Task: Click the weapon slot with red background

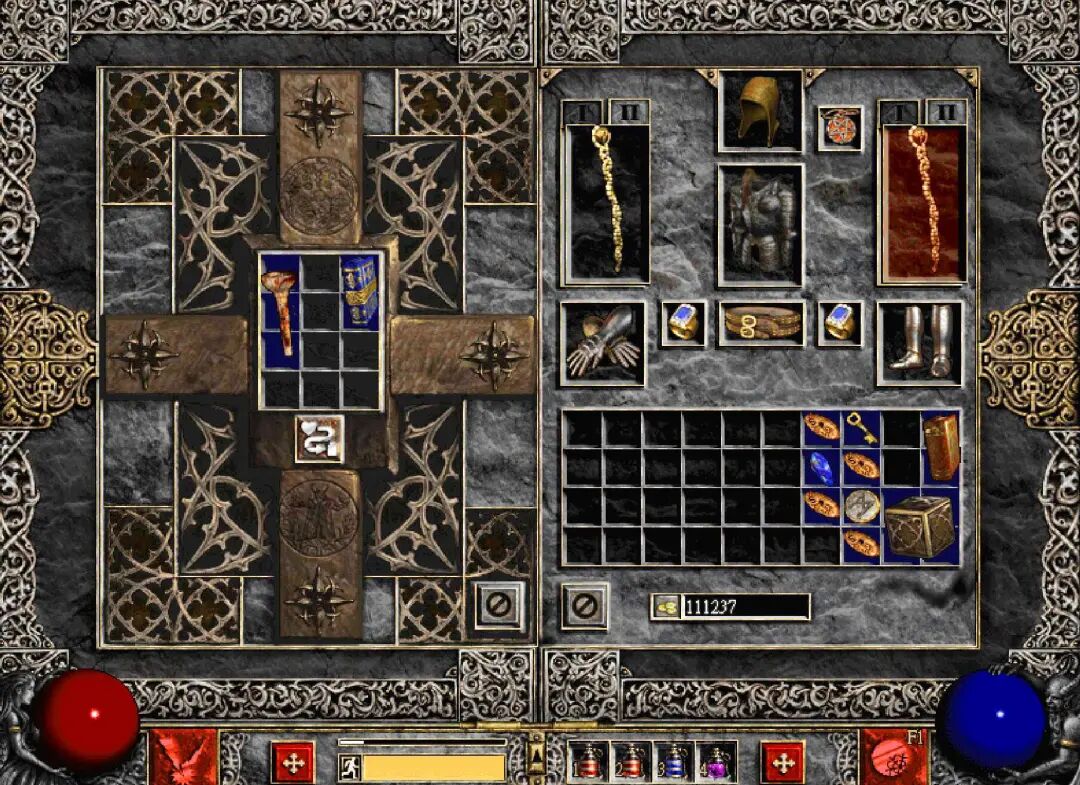Action: coord(921,204)
